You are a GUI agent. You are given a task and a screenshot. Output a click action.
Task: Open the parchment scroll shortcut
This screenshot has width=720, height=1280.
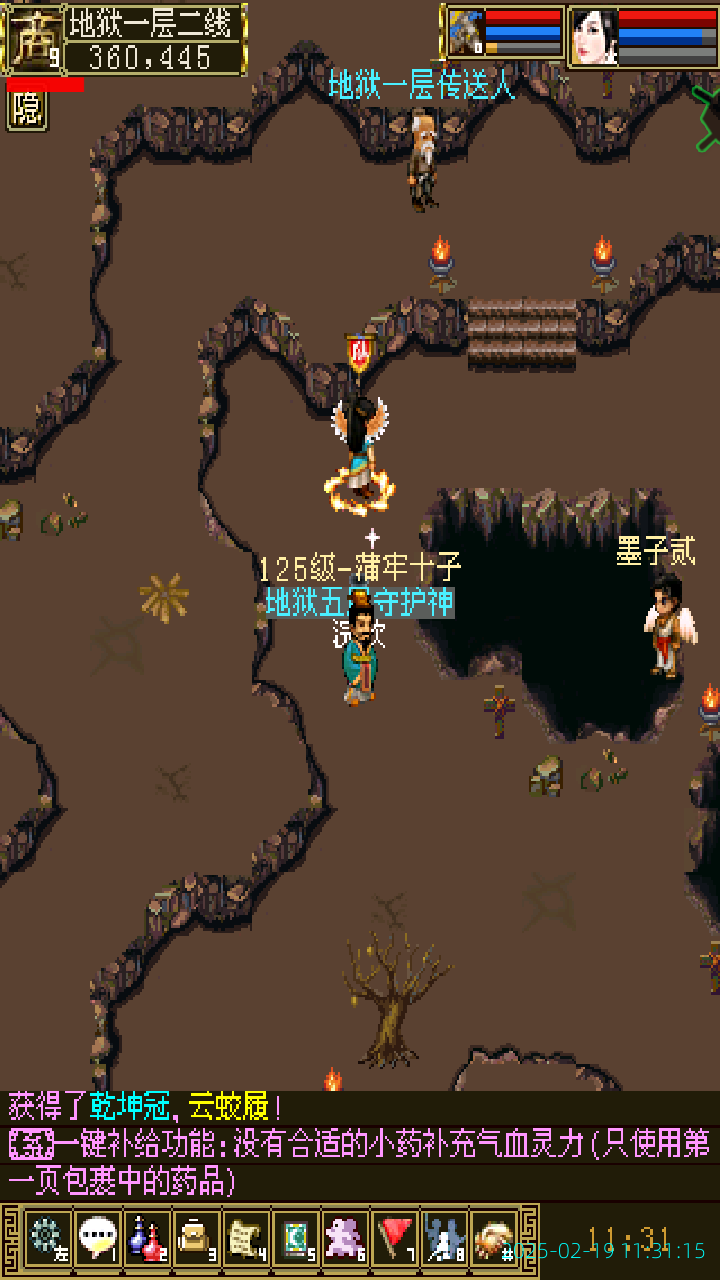point(246,1238)
